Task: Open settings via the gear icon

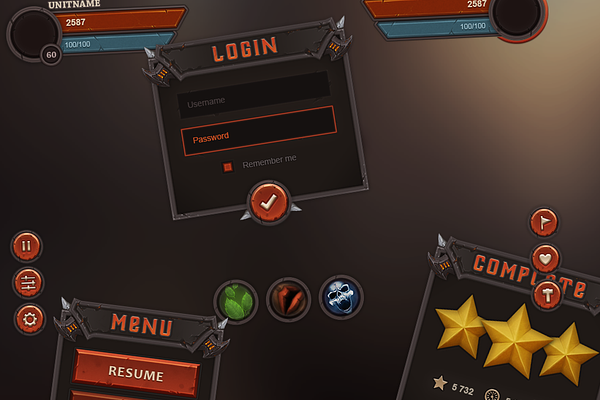Action: (30, 320)
